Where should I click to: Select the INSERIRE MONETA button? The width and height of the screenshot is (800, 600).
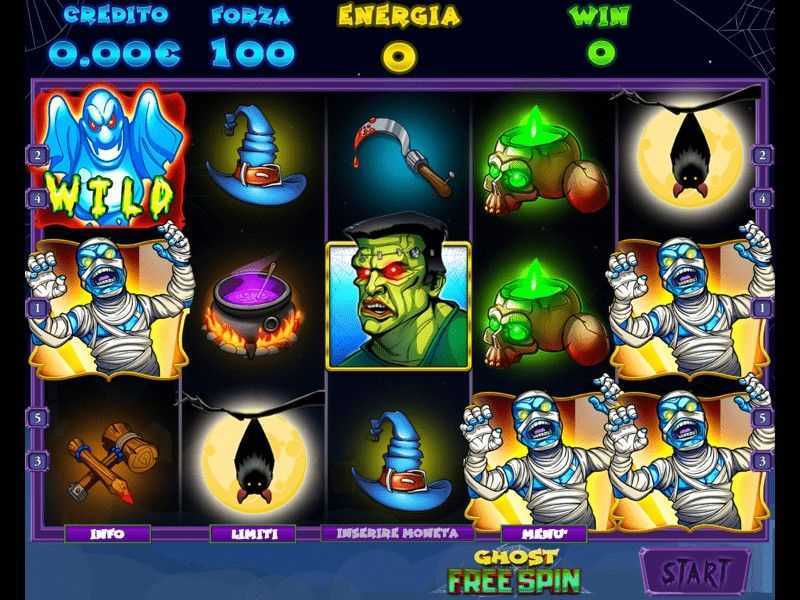(x=399, y=534)
